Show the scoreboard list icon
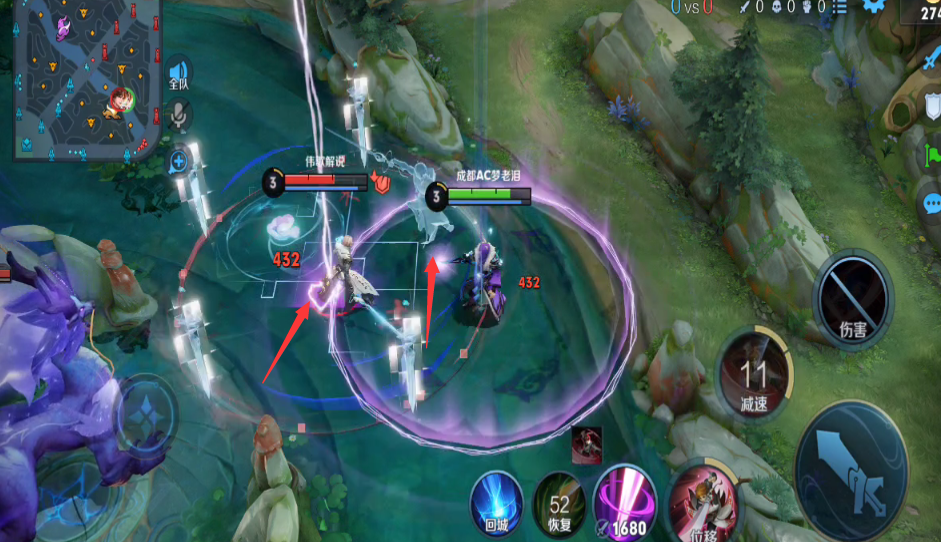Image resolution: width=941 pixels, height=542 pixels. [840, 8]
